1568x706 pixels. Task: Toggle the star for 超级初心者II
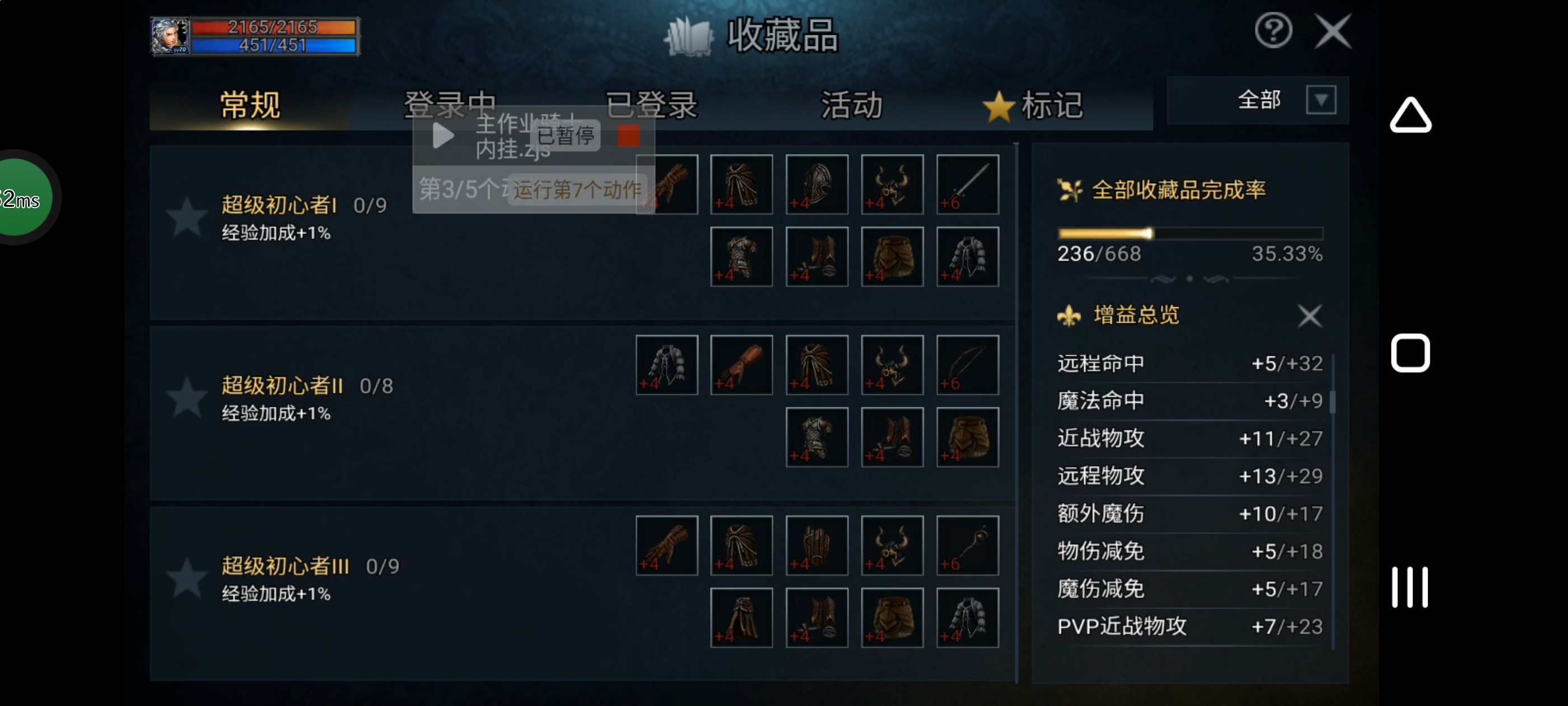coord(186,398)
